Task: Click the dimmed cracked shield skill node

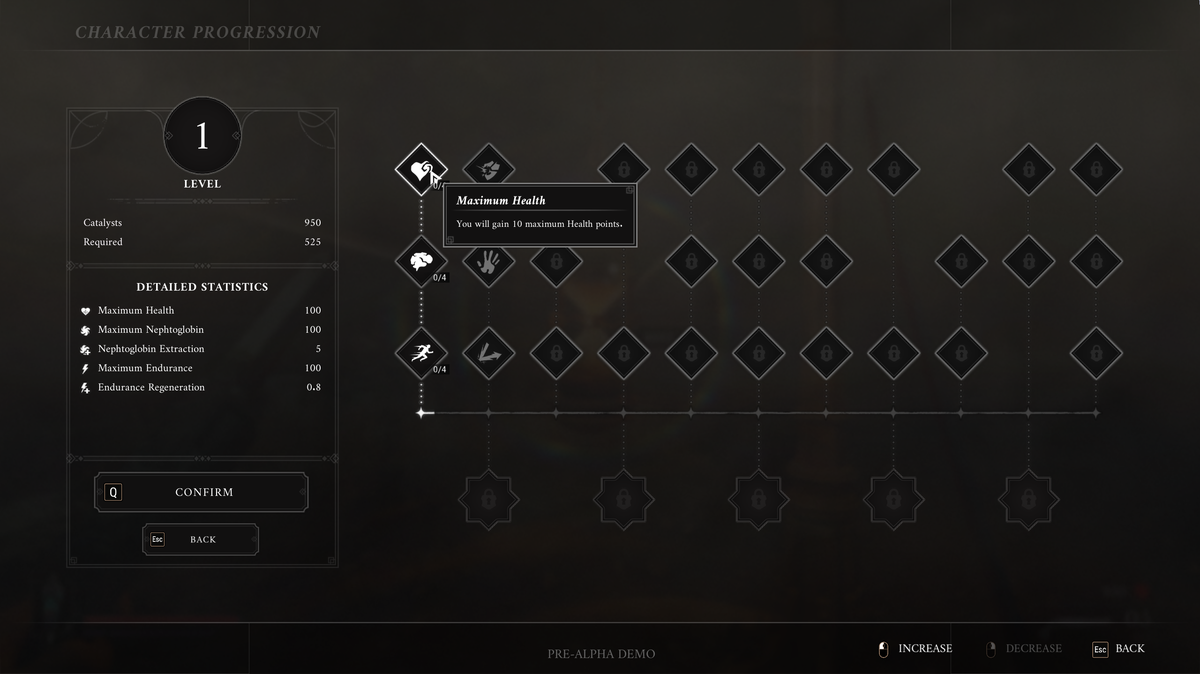Action: click(488, 168)
